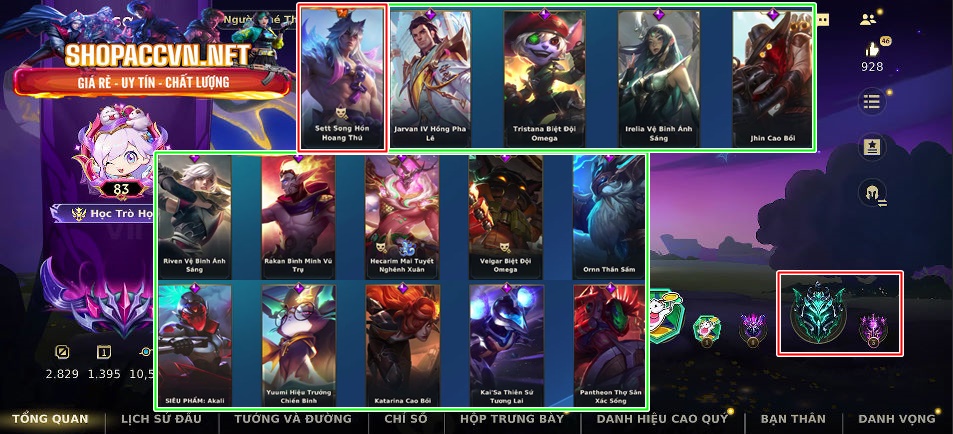The height and width of the screenshot is (434, 953).
Task: Switch to the Lịch Sử Đấu tab
Action: [x=162, y=419]
